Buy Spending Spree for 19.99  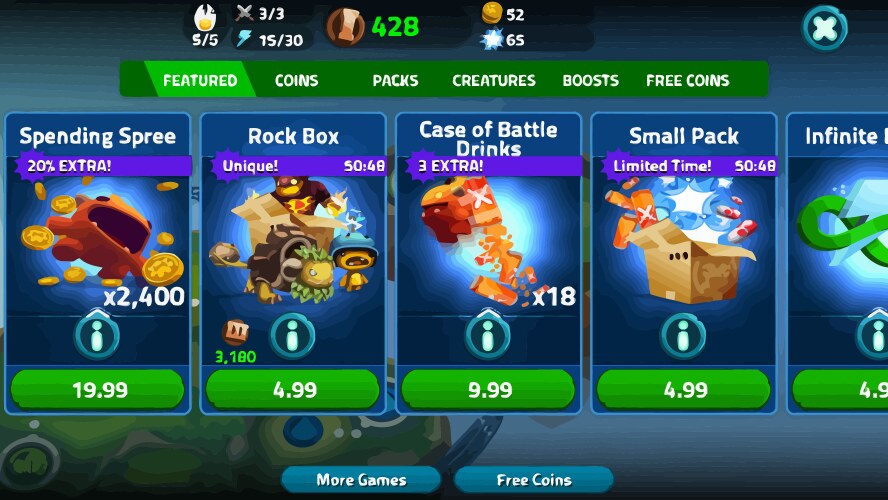[x=97, y=389]
